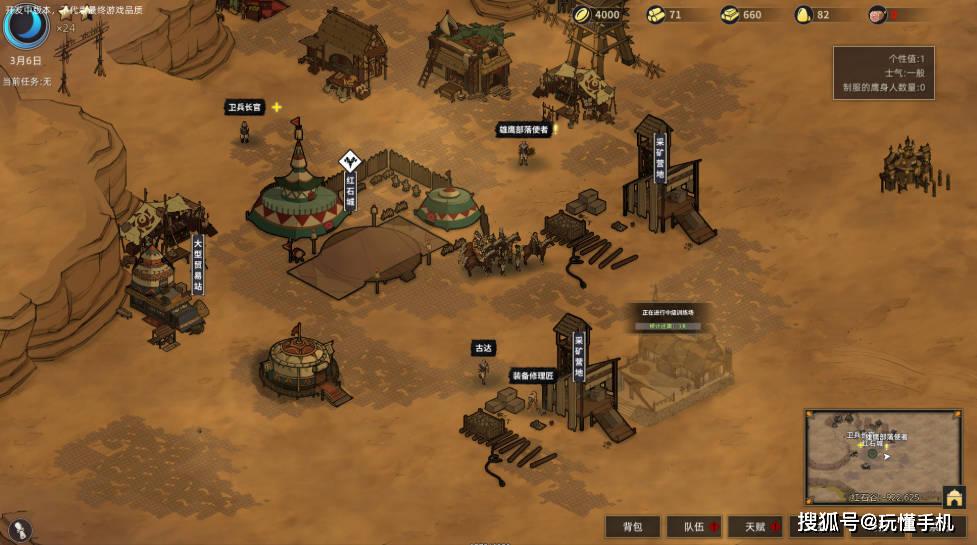This screenshot has width=977, height=545.
Task: Select the 古达 character name label
Action: (483, 348)
